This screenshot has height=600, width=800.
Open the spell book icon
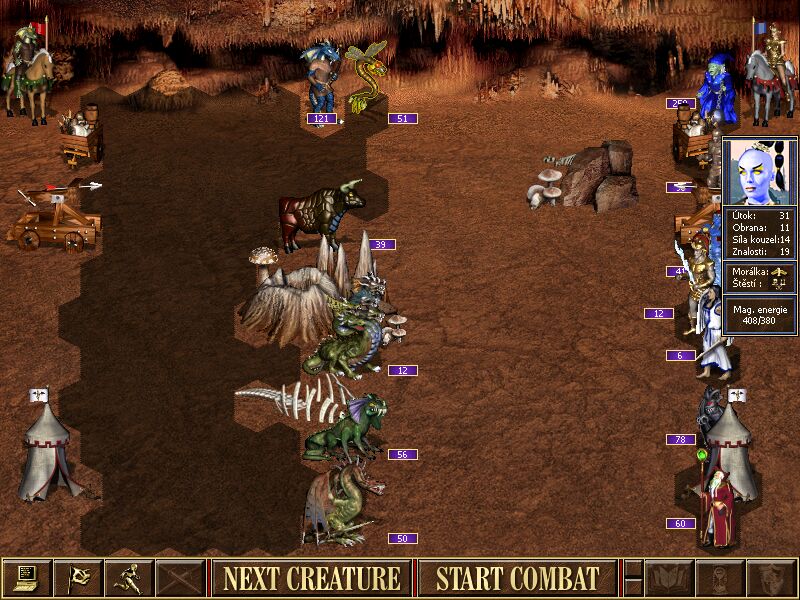pyautogui.click(x=669, y=578)
